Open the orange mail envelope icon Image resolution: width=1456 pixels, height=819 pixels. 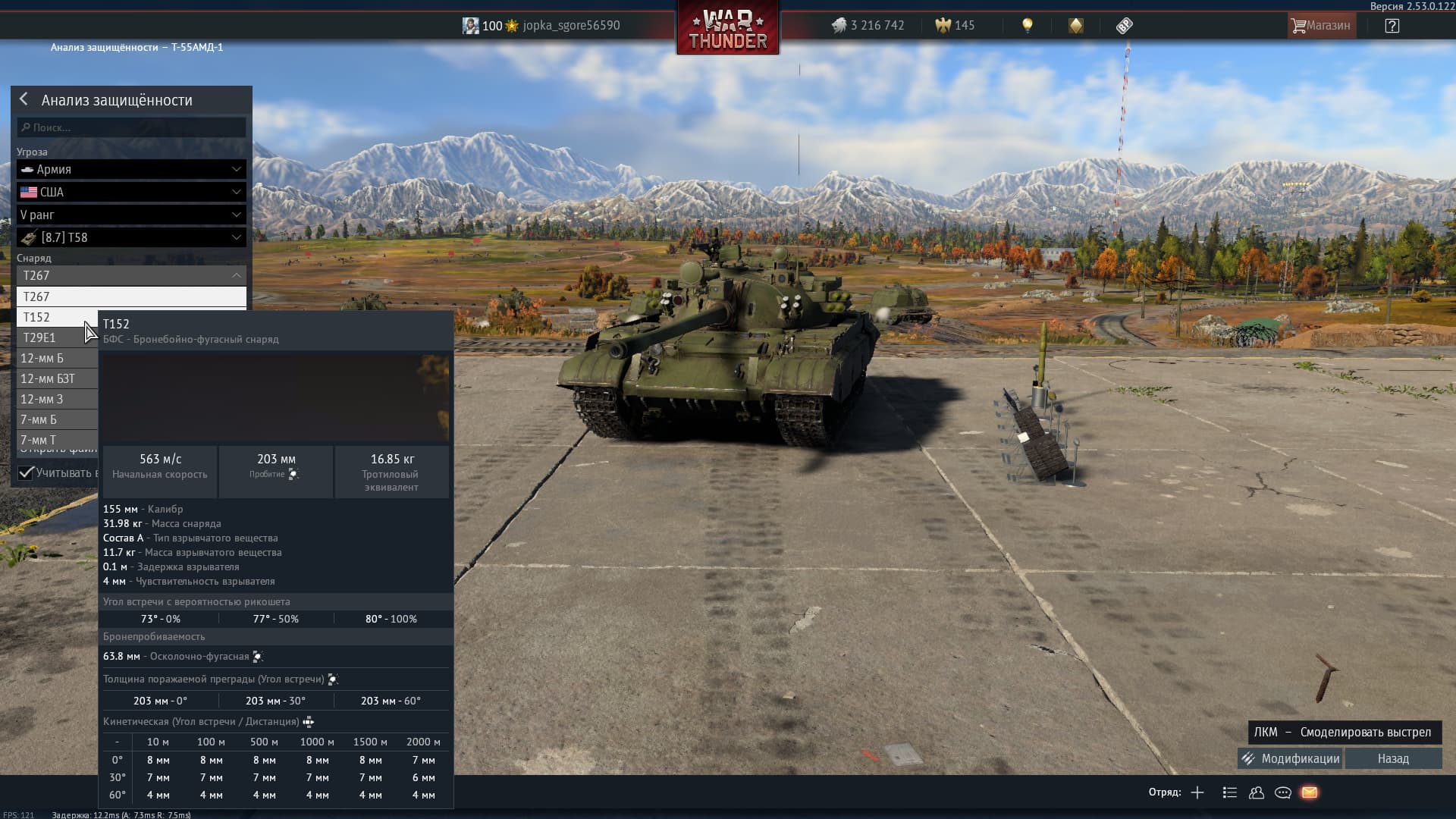[1310, 792]
